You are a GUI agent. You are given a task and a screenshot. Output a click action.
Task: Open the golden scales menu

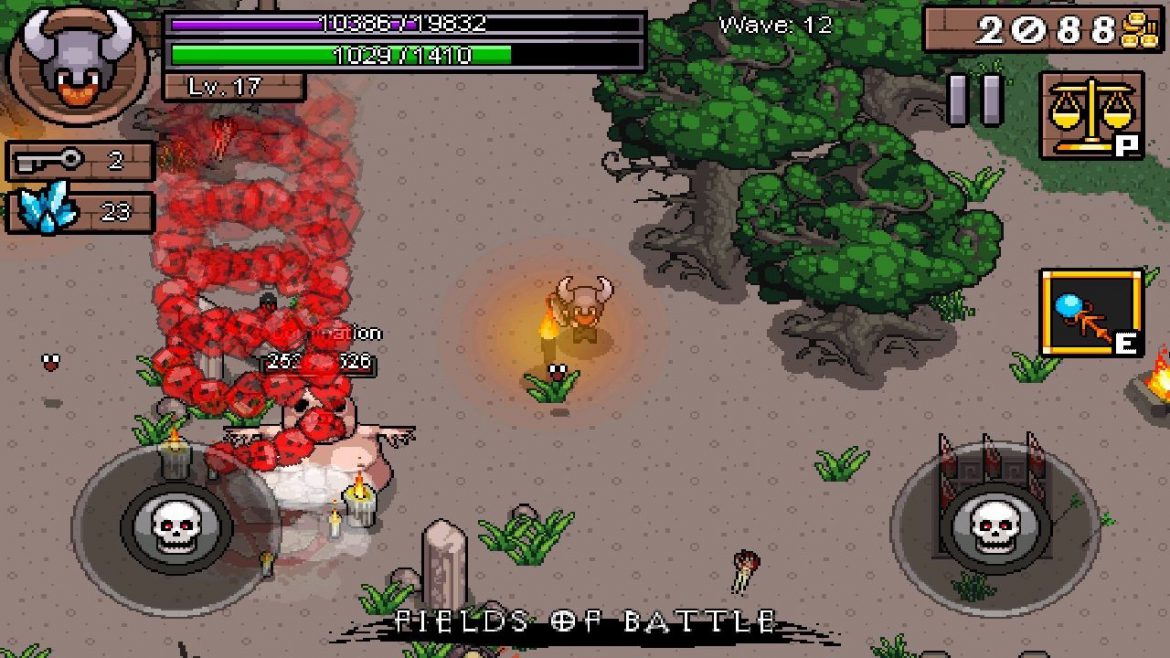[1090, 115]
